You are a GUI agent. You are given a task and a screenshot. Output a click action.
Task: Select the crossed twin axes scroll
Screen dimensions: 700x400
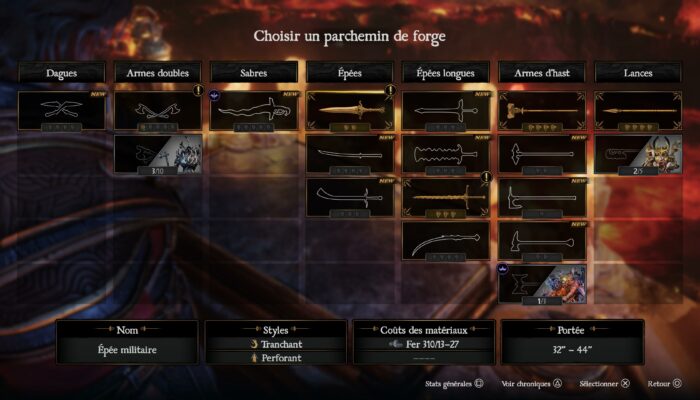click(x=157, y=110)
